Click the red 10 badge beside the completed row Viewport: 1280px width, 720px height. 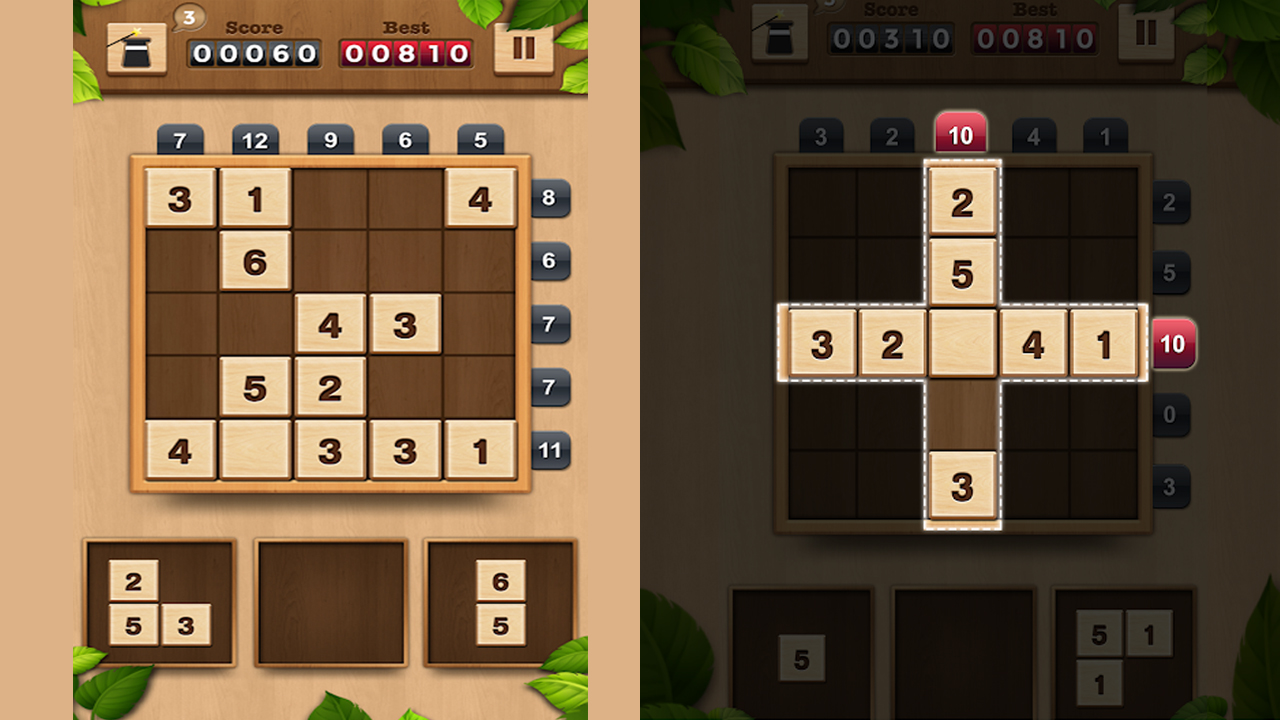1172,343
